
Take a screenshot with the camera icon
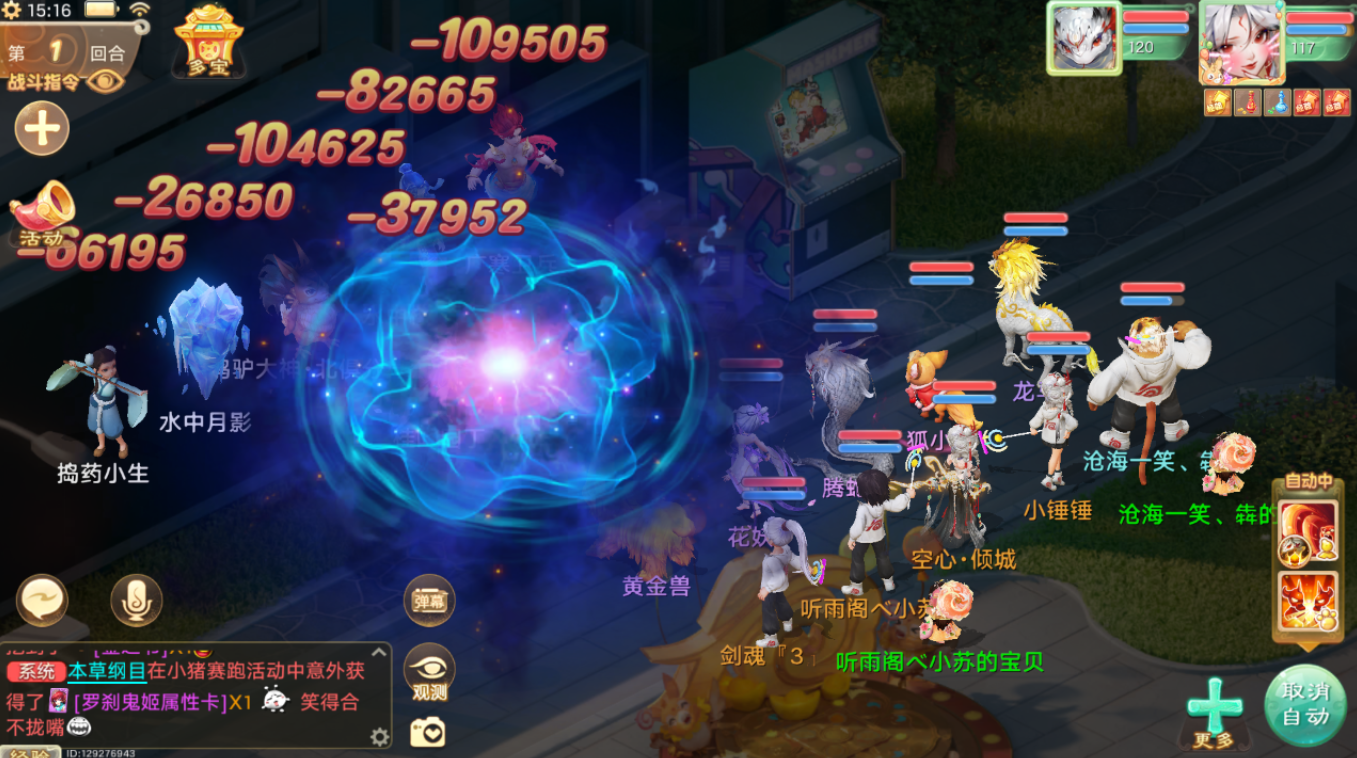(428, 733)
